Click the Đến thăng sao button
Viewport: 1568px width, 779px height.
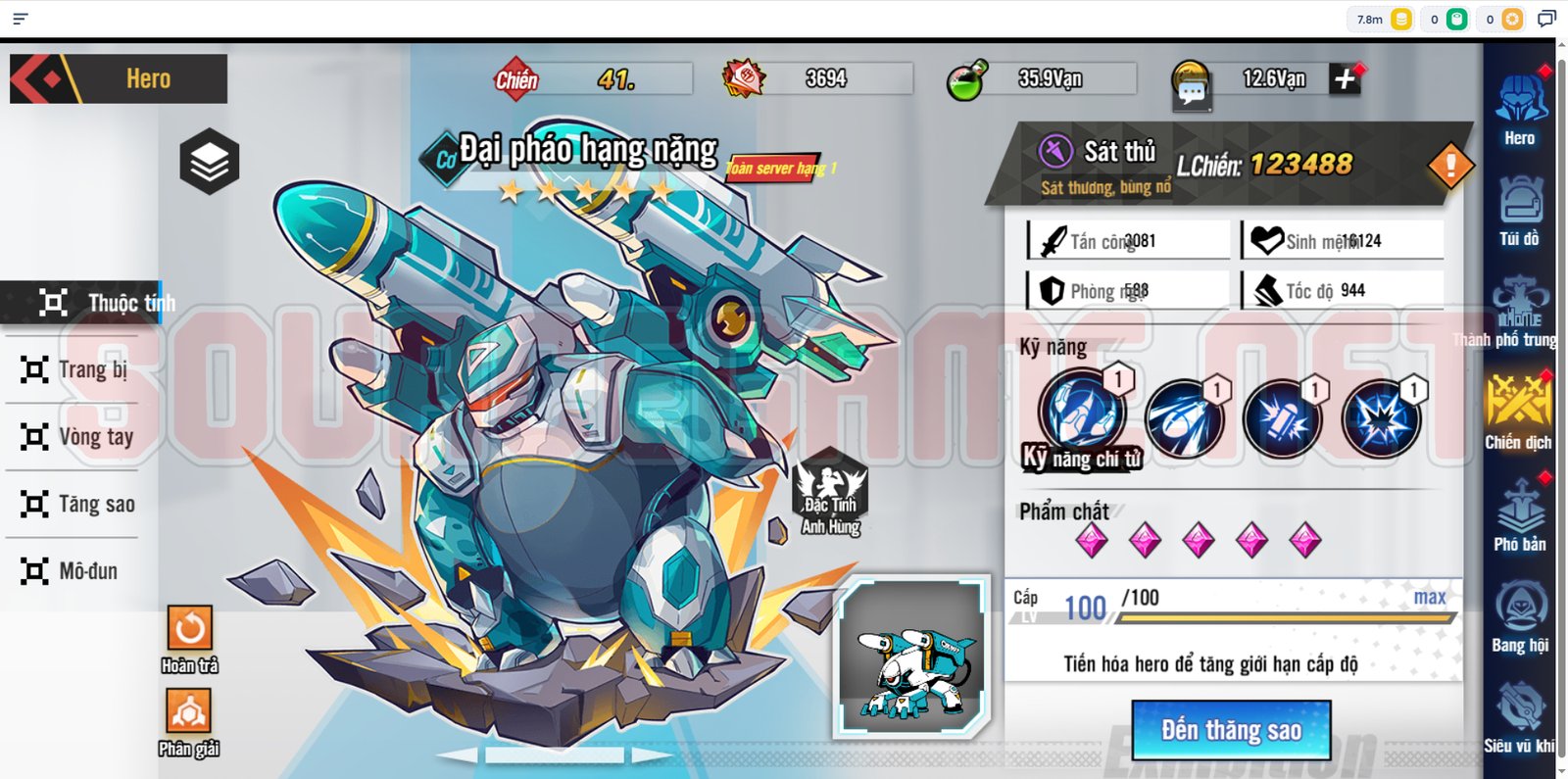1231,730
